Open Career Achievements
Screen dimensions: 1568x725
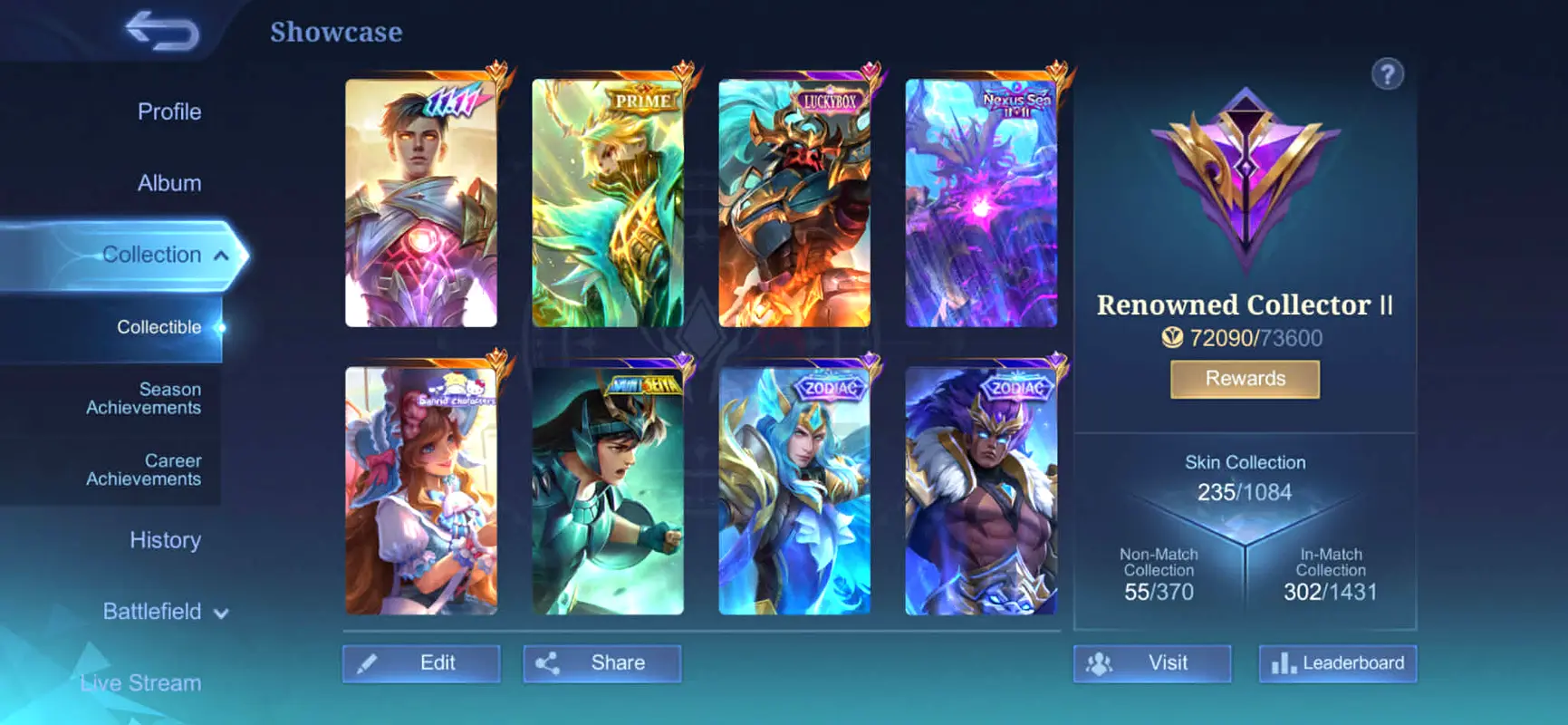click(143, 469)
